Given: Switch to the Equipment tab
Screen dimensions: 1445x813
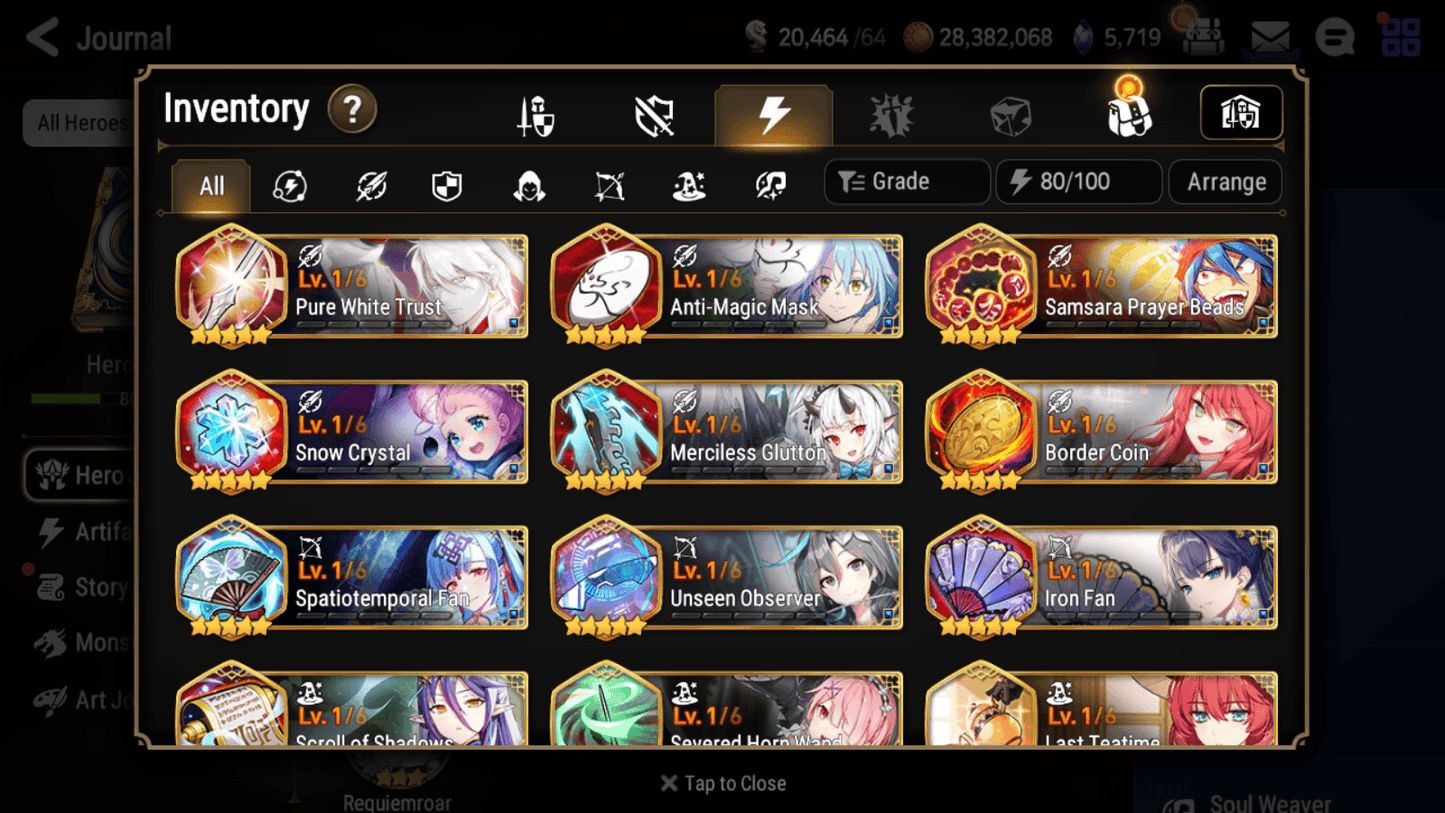Looking at the screenshot, I should 536,114.
